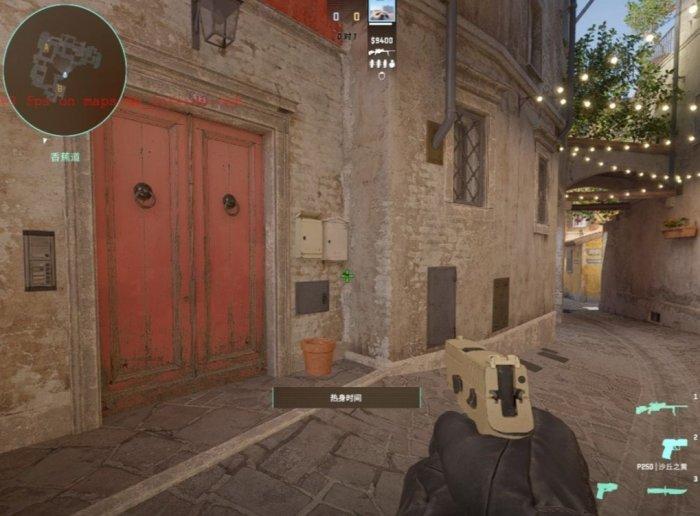
Task: Click the circular radar minimap
Action: coord(64,70)
